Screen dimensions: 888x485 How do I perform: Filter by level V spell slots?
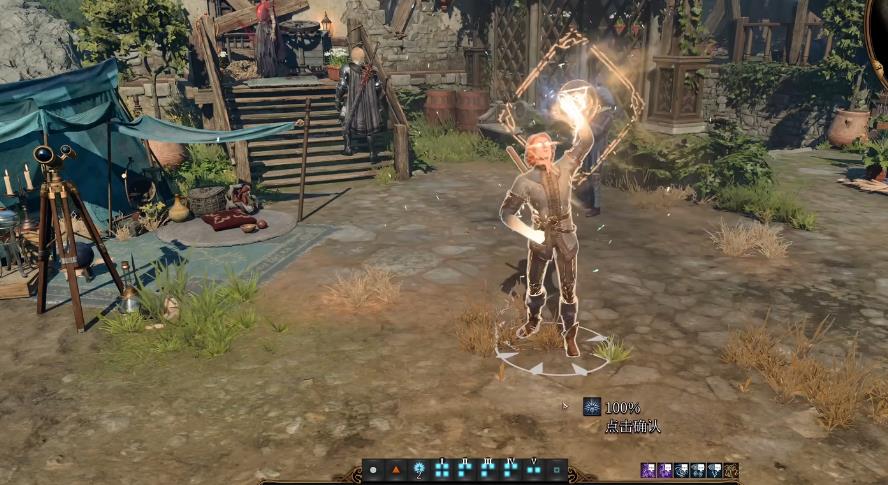(534, 469)
